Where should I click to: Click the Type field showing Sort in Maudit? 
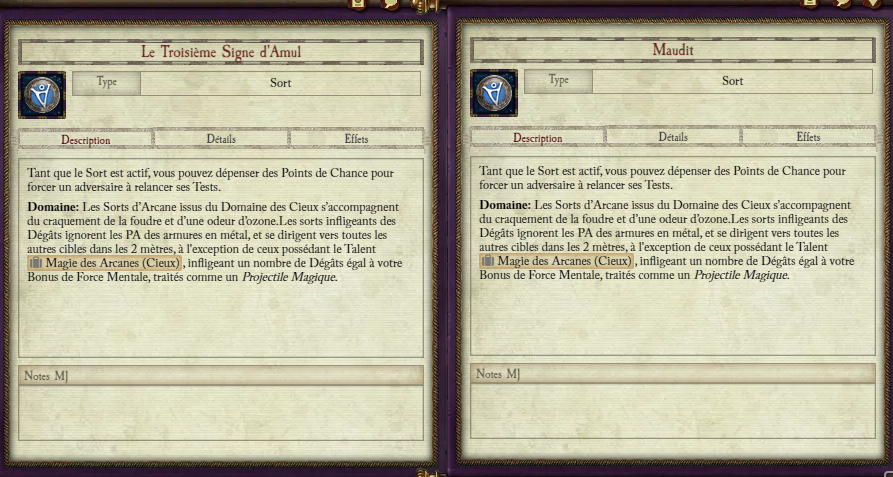(732, 81)
